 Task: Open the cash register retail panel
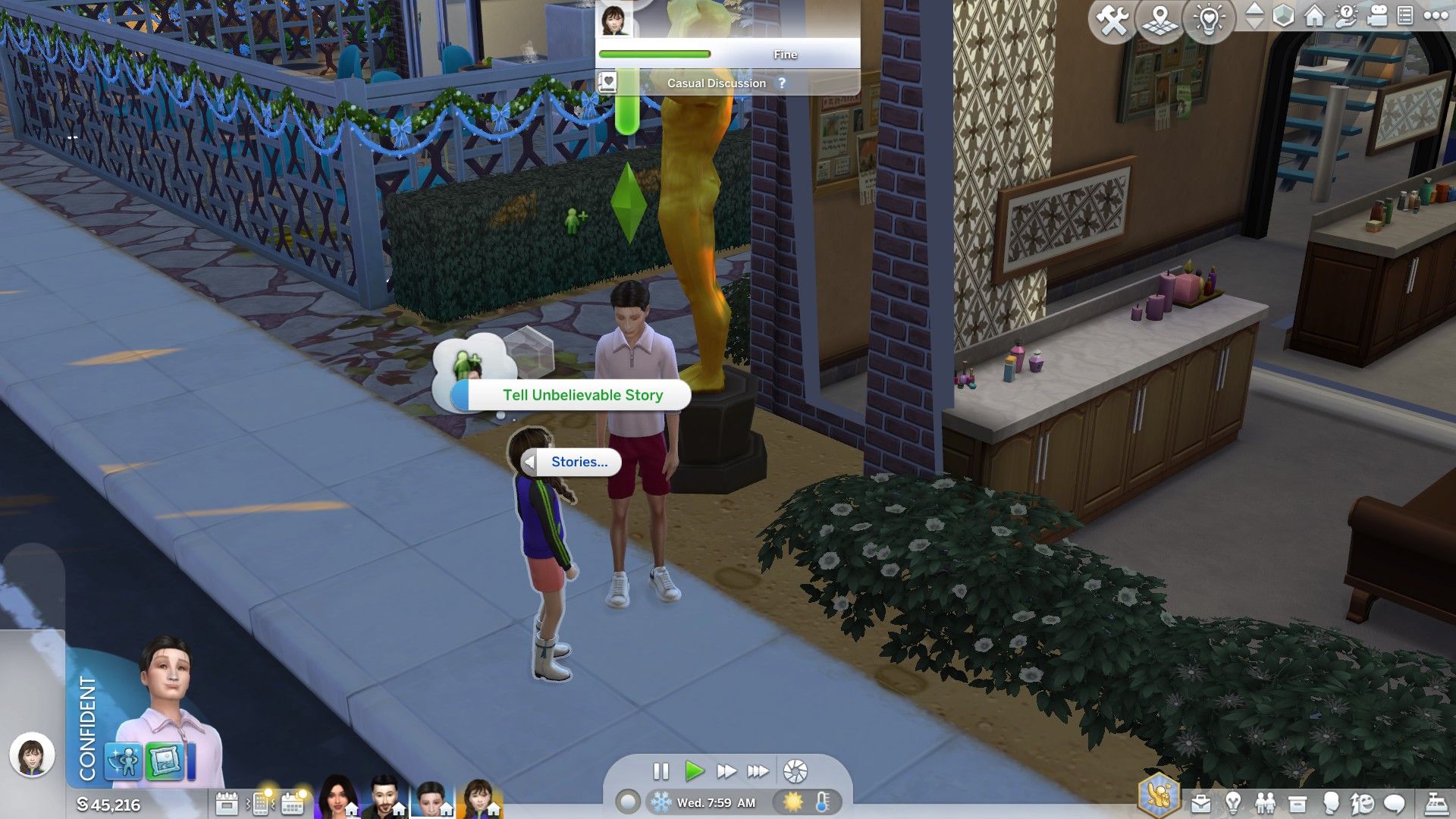click(x=1436, y=803)
